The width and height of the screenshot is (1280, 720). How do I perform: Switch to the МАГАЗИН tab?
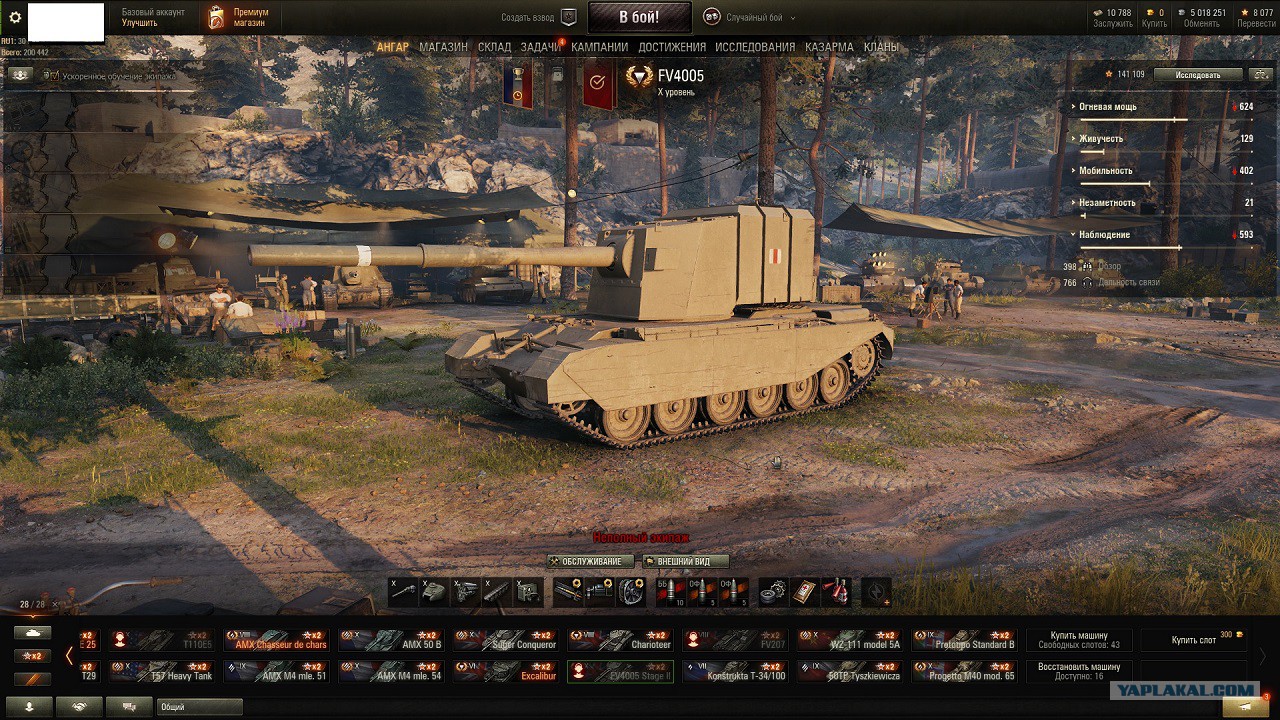pyautogui.click(x=444, y=46)
